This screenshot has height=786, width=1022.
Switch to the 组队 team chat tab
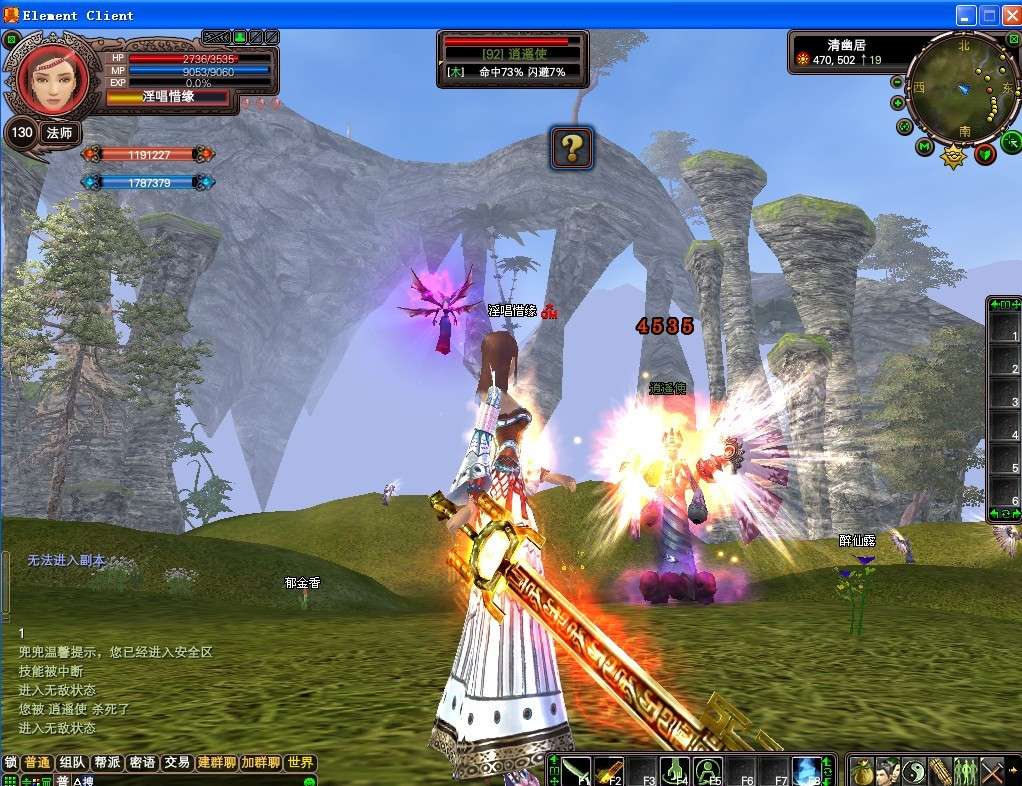72,763
